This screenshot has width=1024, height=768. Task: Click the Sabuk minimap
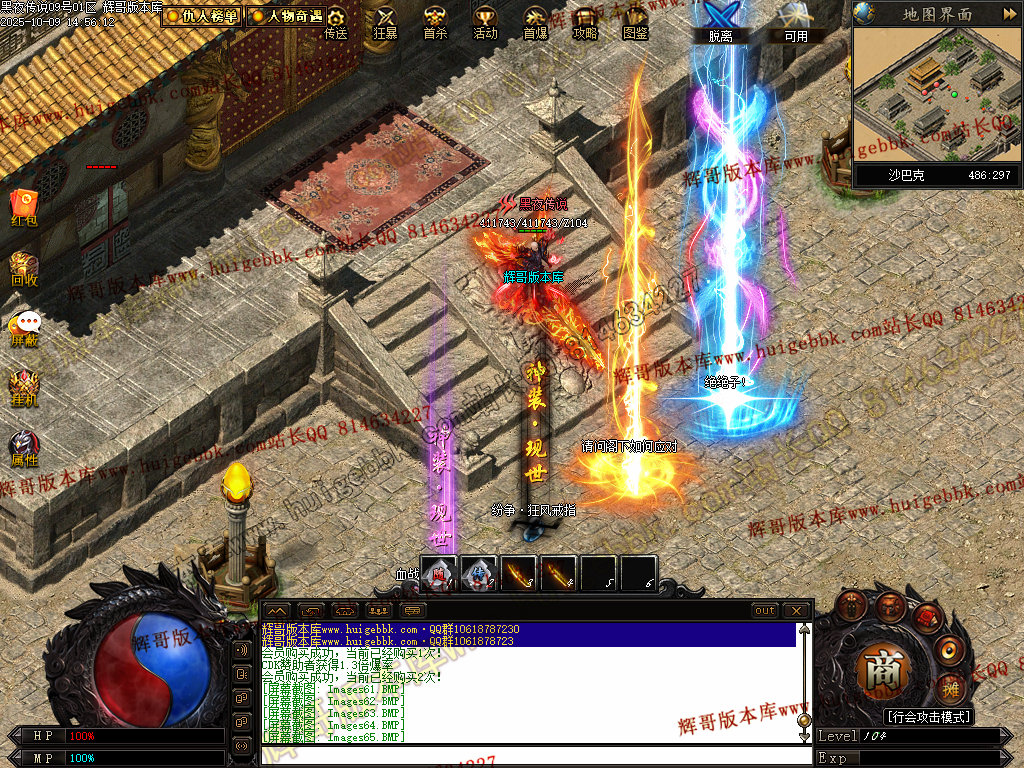[x=934, y=94]
